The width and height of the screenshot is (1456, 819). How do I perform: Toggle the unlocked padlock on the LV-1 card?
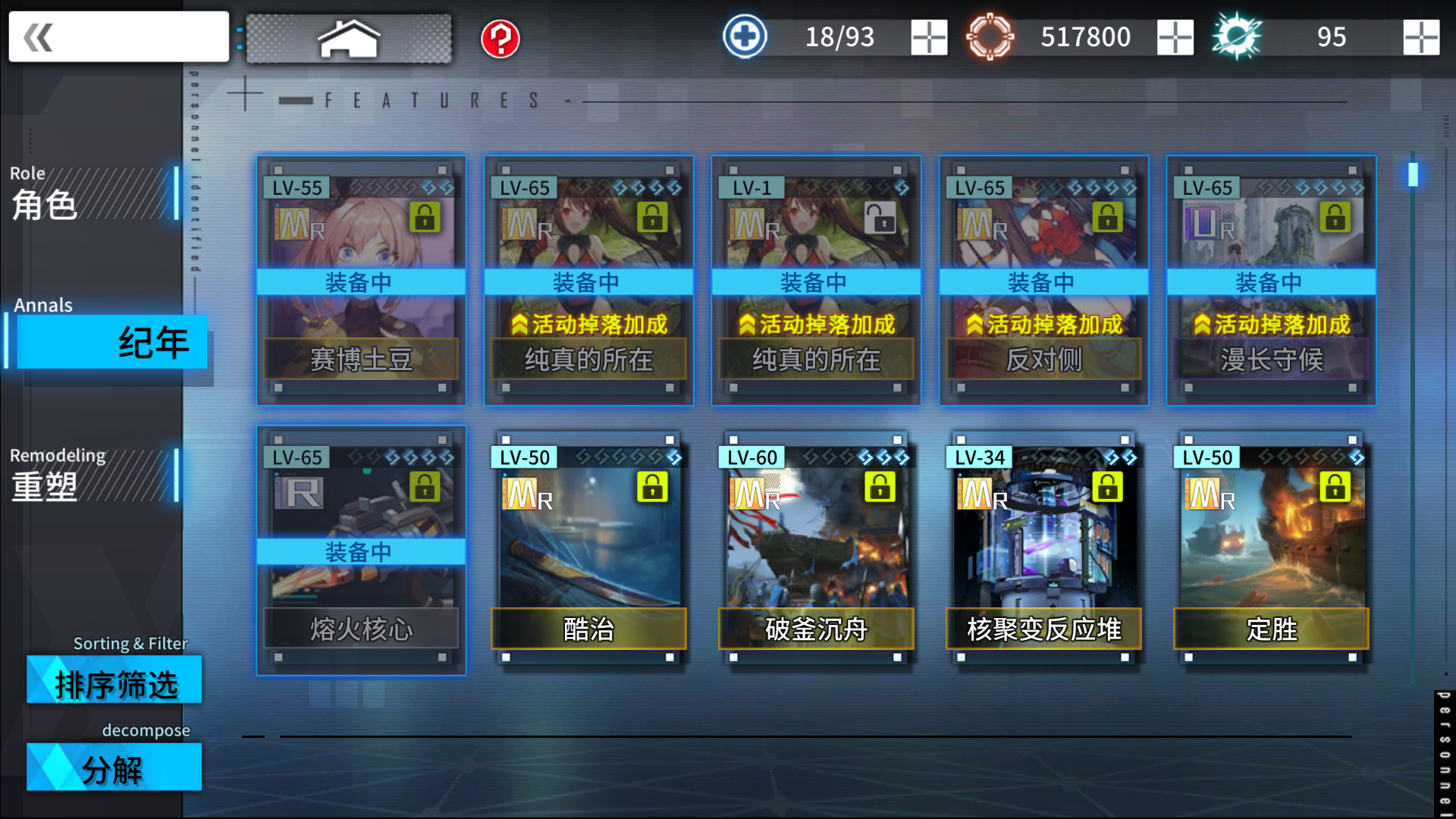(x=880, y=218)
